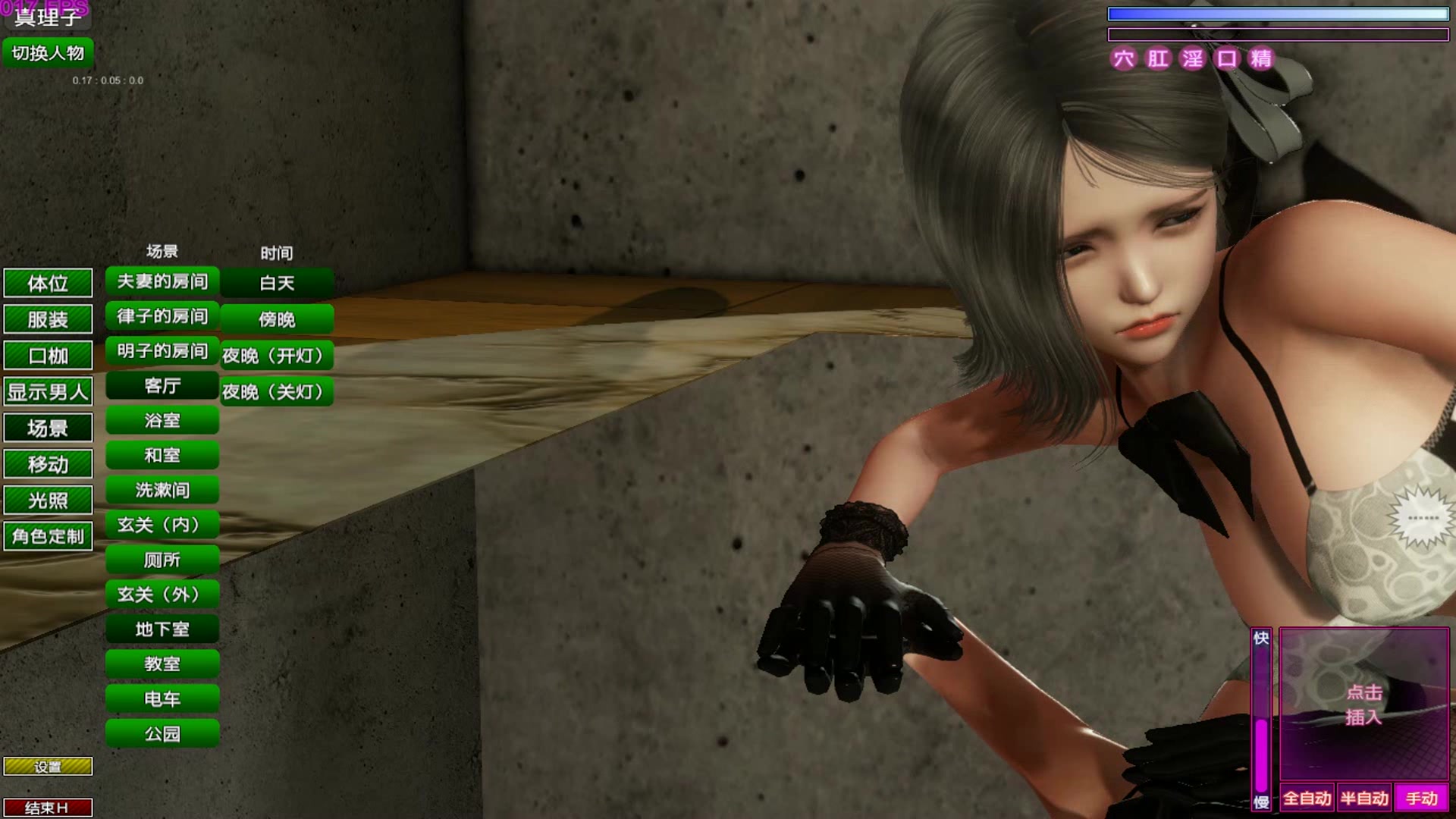Image resolution: width=1456 pixels, height=819 pixels.
Task: Set time to 傍晚 evening
Action: click(x=277, y=319)
